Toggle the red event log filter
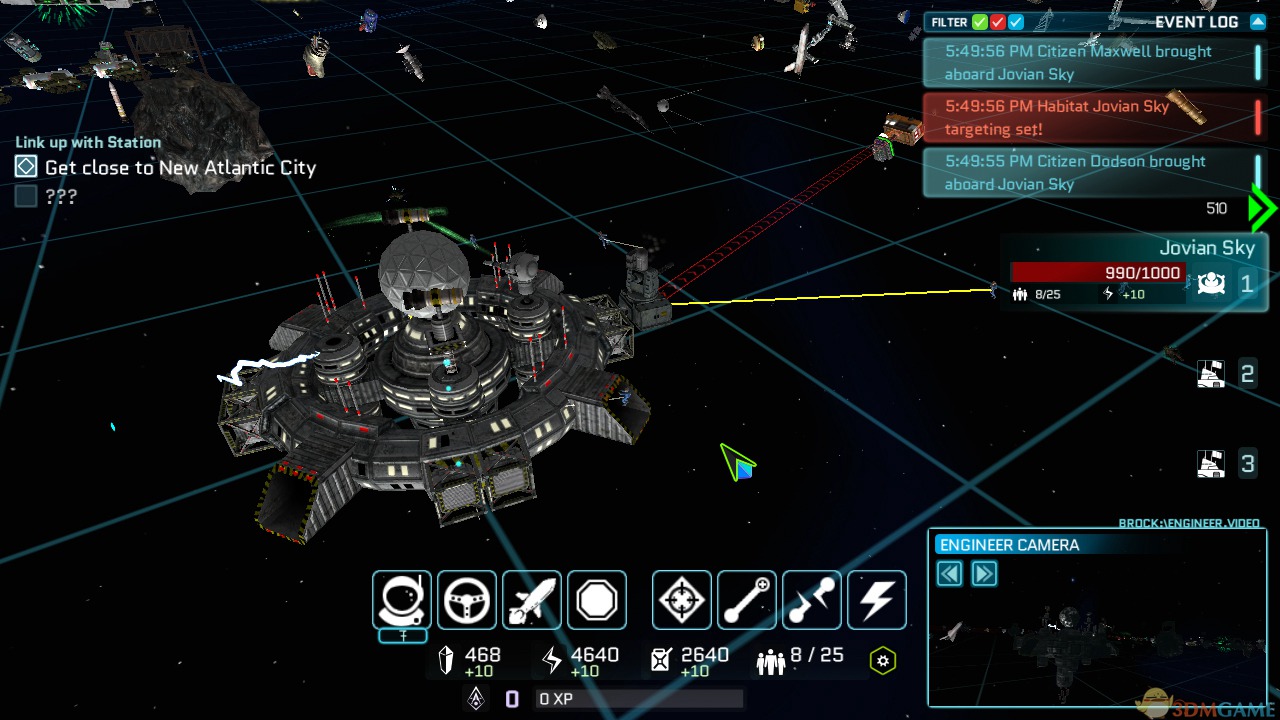 (998, 22)
